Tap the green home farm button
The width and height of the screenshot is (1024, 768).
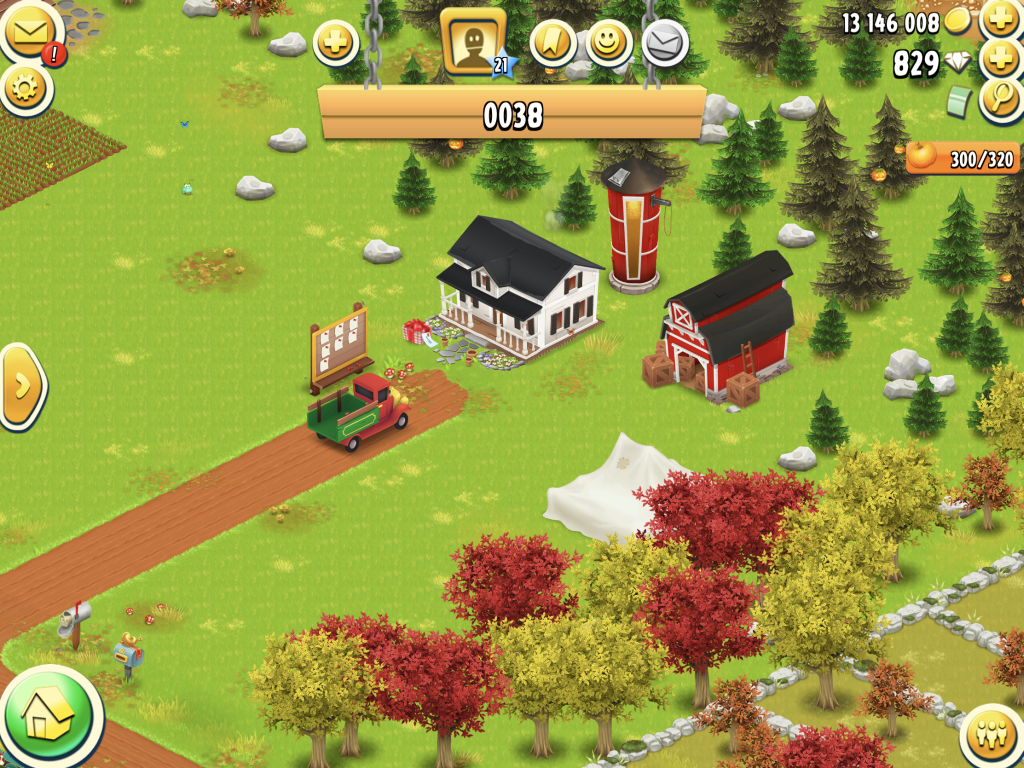(x=47, y=715)
